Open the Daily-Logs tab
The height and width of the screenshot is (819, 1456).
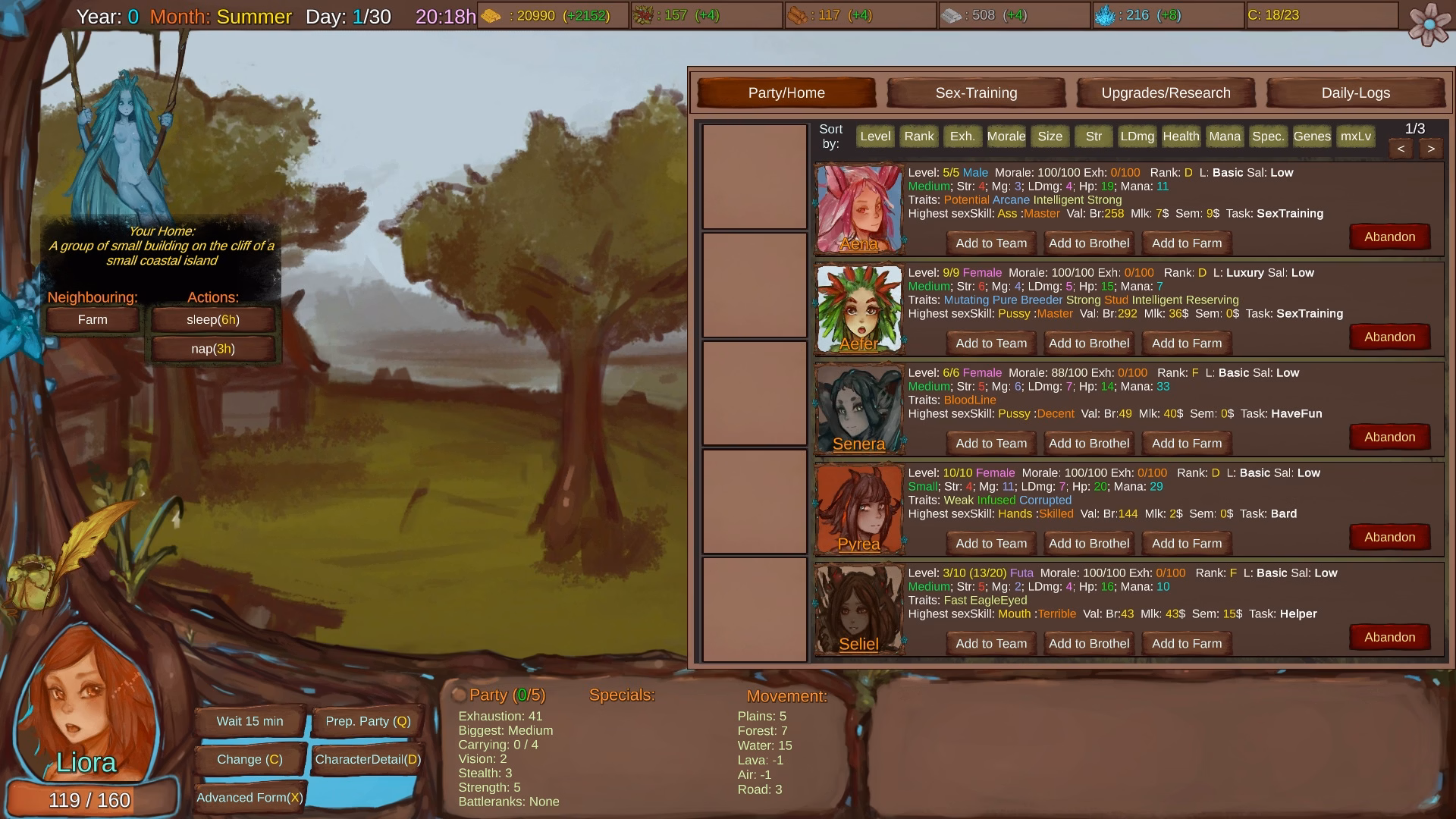(1356, 93)
